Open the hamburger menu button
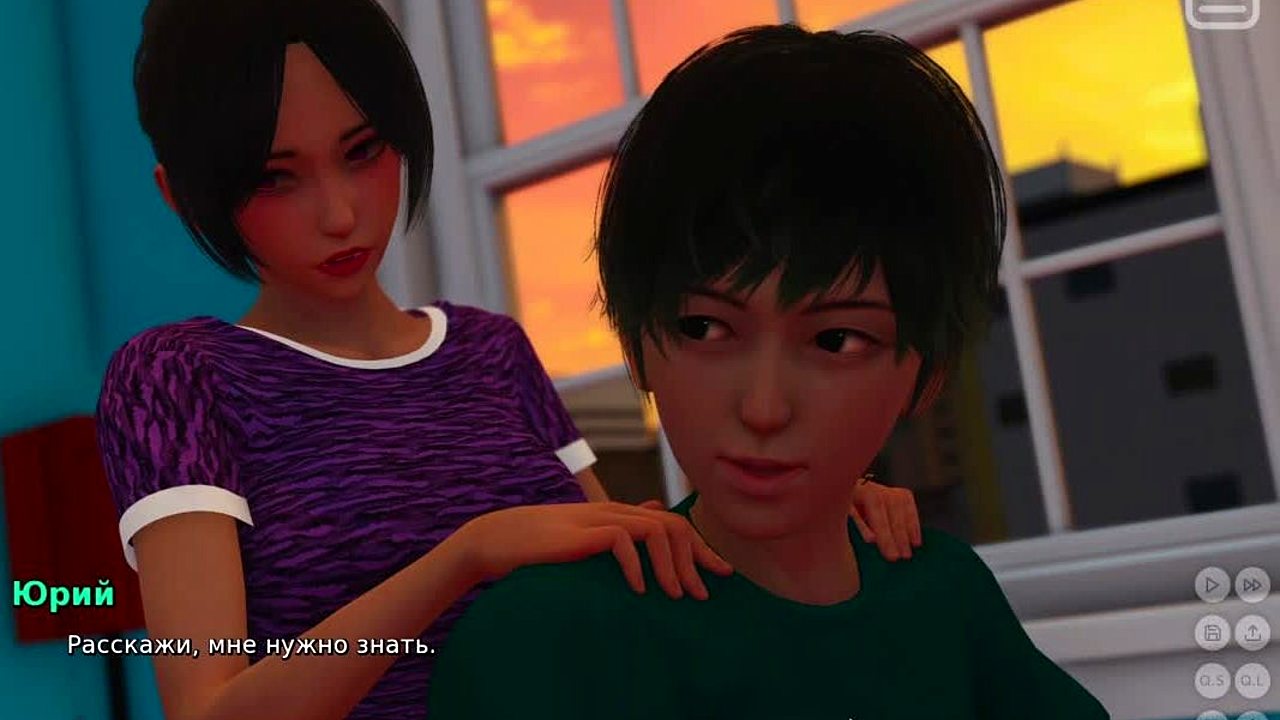Screen dimensions: 1280x720 tap(1221, 10)
